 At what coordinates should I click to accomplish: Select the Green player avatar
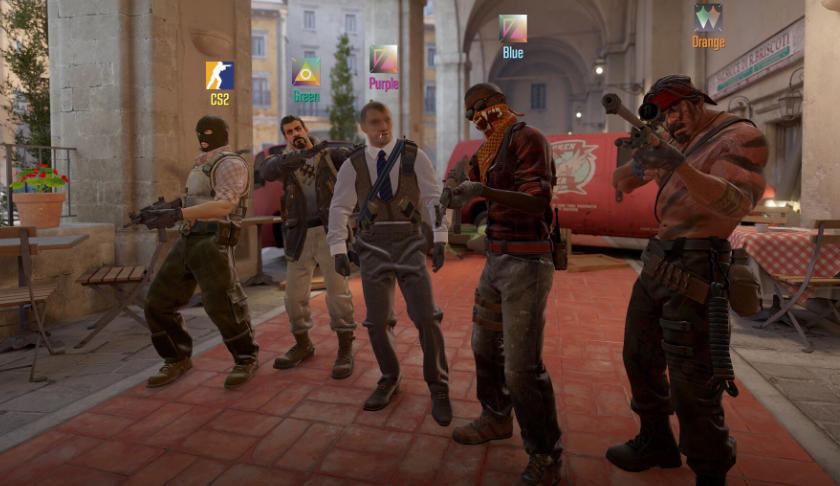[x=306, y=72]
